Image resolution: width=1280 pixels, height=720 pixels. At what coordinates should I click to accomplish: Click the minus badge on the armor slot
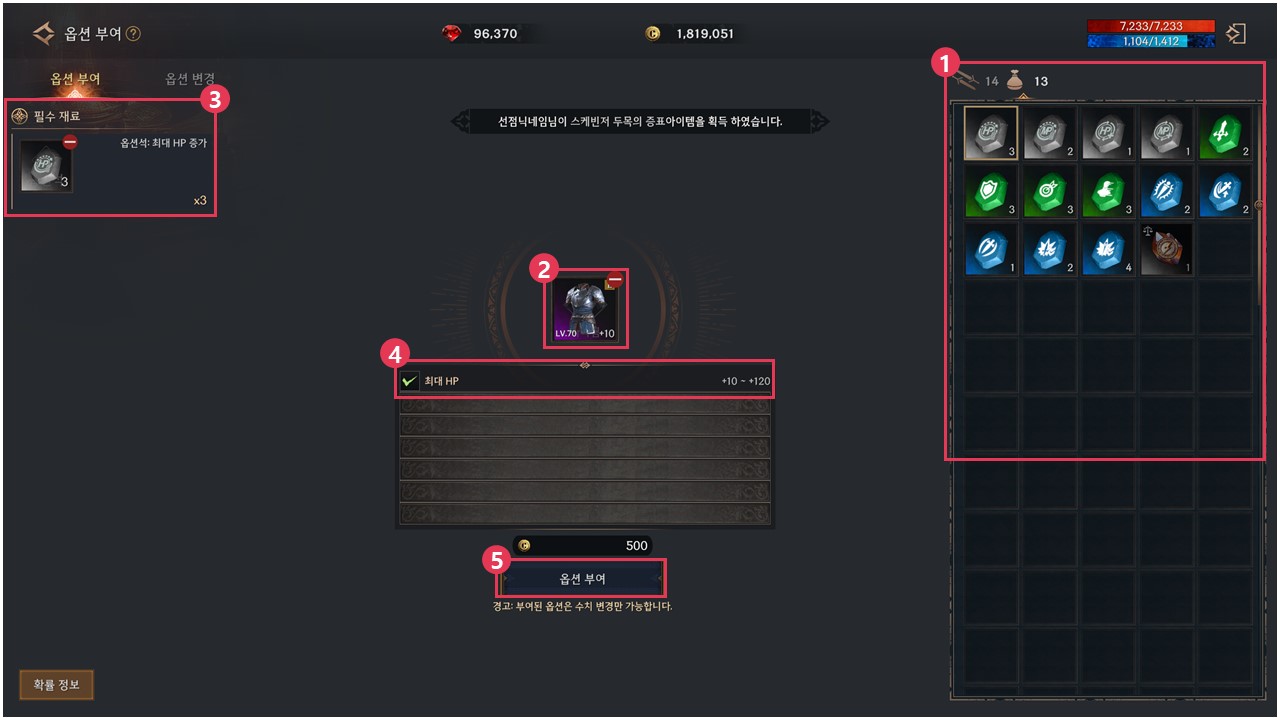[615, 281]
